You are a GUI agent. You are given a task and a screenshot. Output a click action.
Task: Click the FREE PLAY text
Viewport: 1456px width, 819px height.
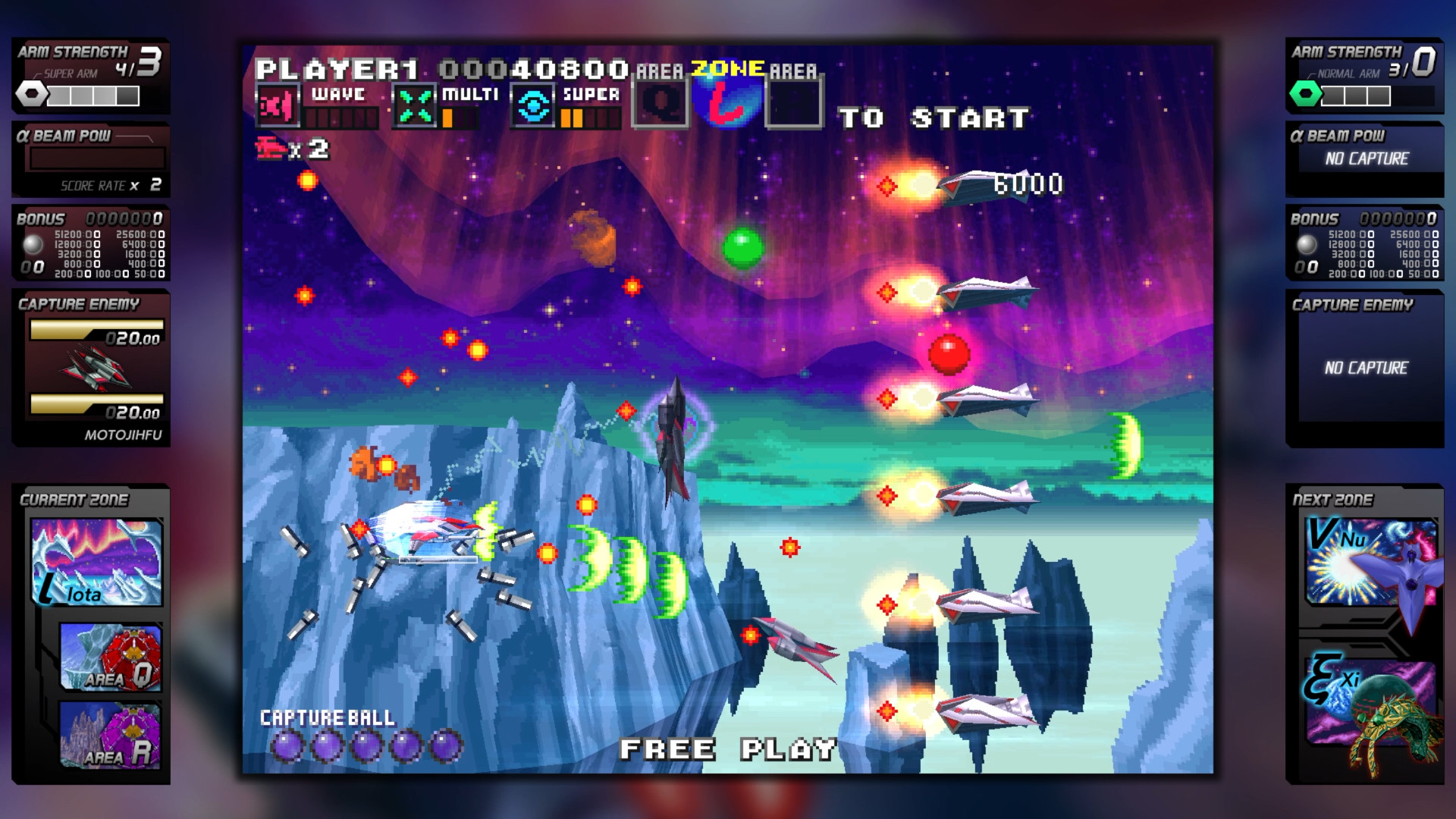click(x=729, y=749)
